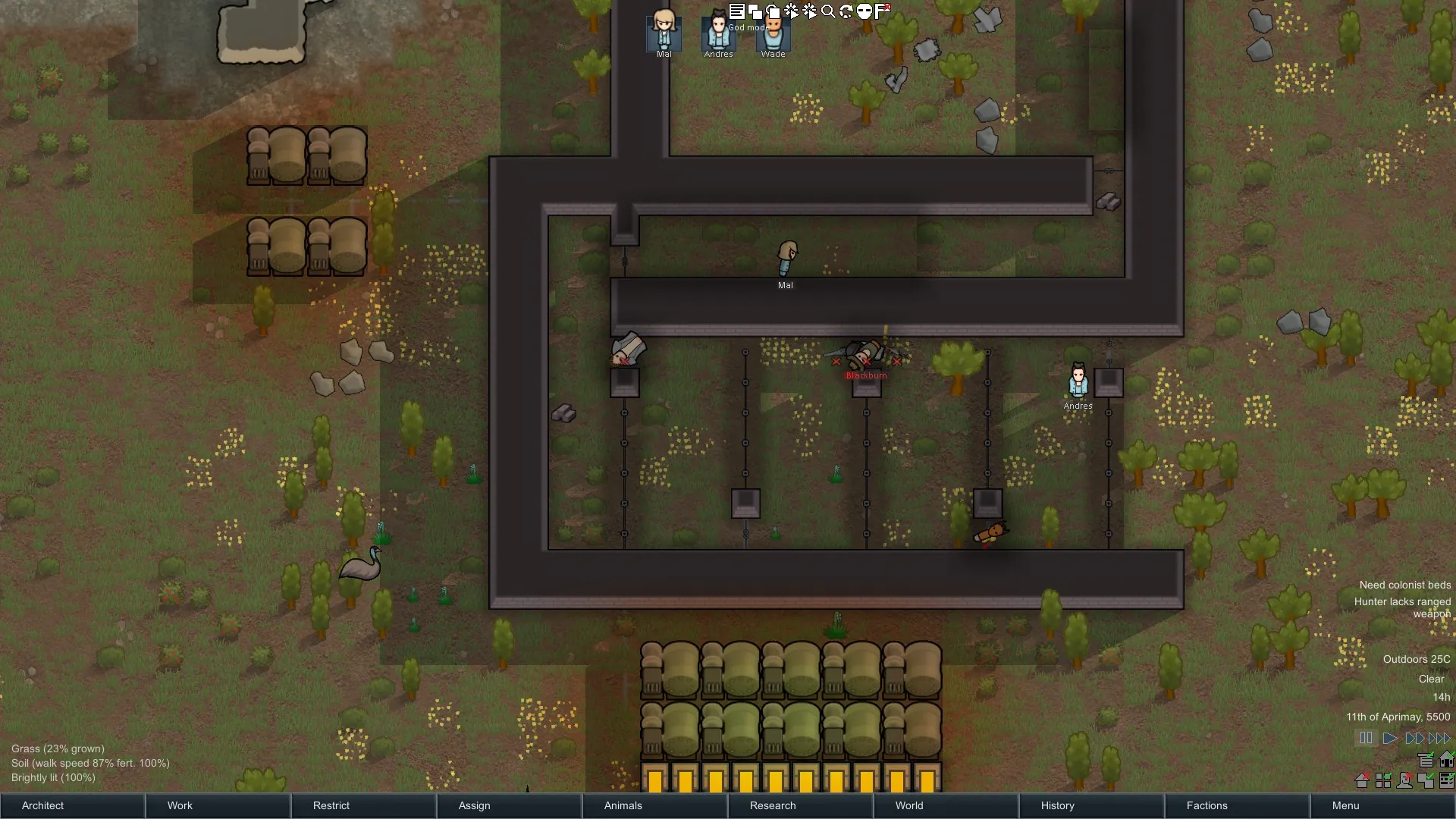Pause the game with the pause button
The height and width of the screenshot is (819, 1456).
[x=1366, y=738]
